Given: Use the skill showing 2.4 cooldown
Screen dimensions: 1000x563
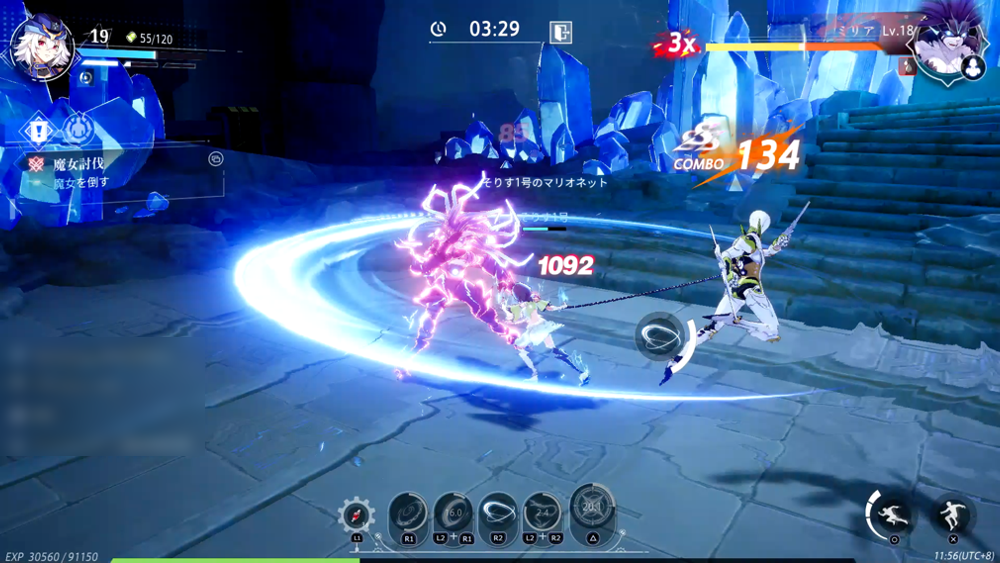Looking at the screenshot, I should point(543,513).
